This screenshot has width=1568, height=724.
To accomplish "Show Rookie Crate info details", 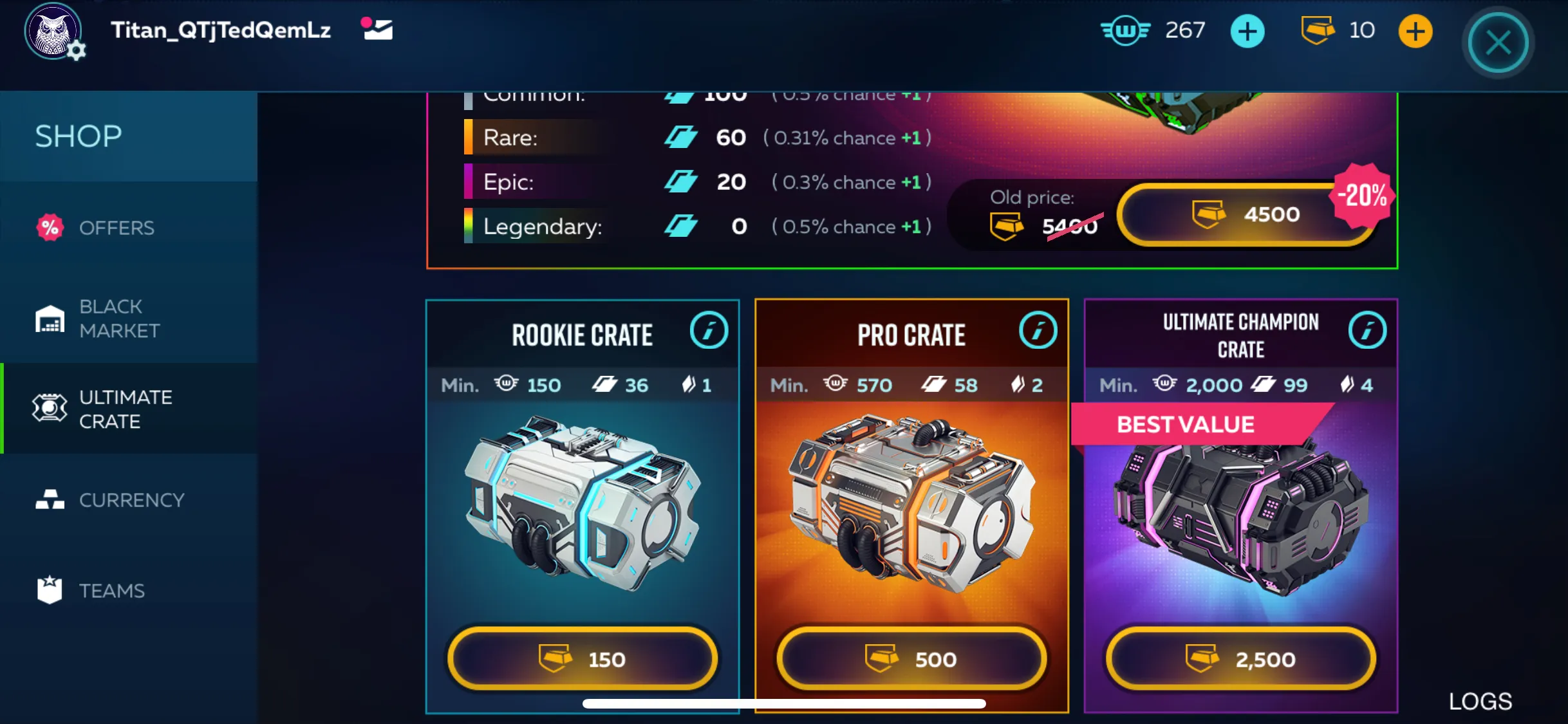I will coord(709,331).
